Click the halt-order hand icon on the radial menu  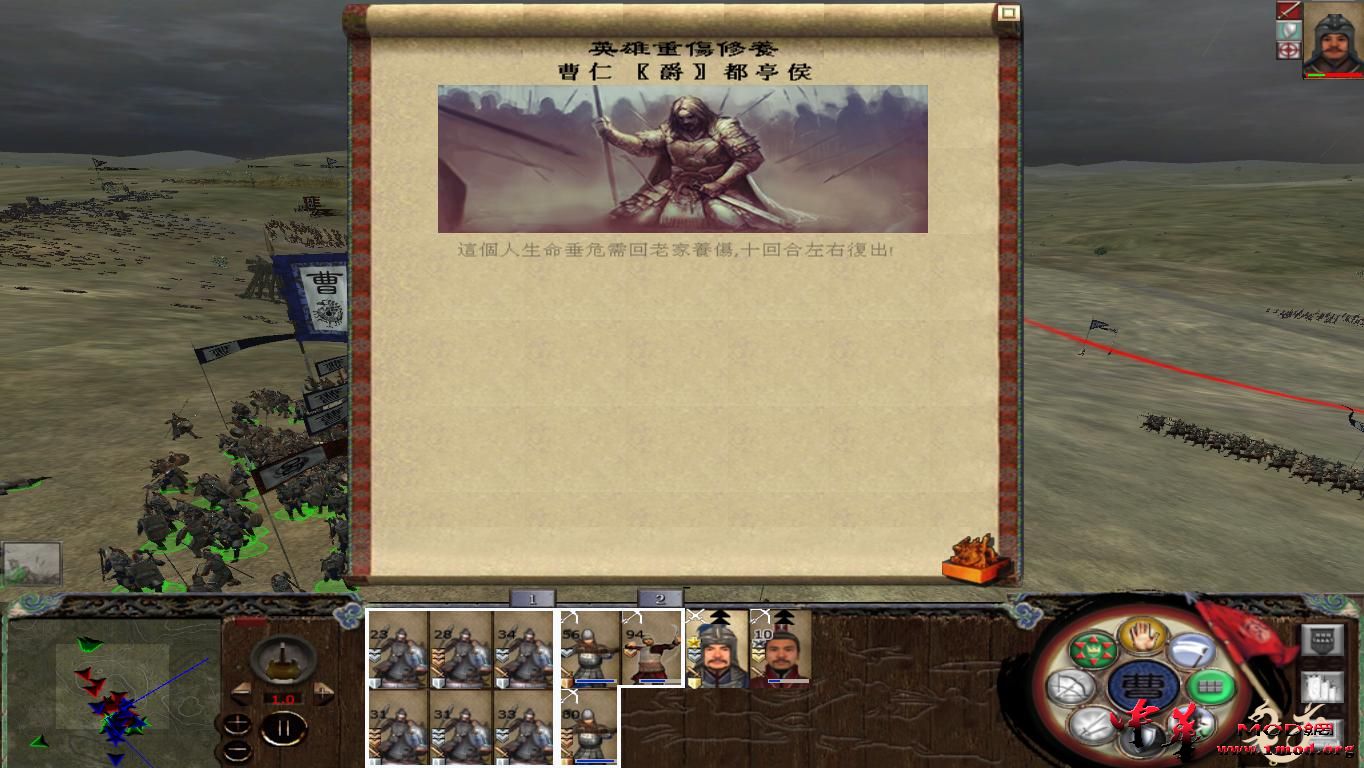point(1141,636)
